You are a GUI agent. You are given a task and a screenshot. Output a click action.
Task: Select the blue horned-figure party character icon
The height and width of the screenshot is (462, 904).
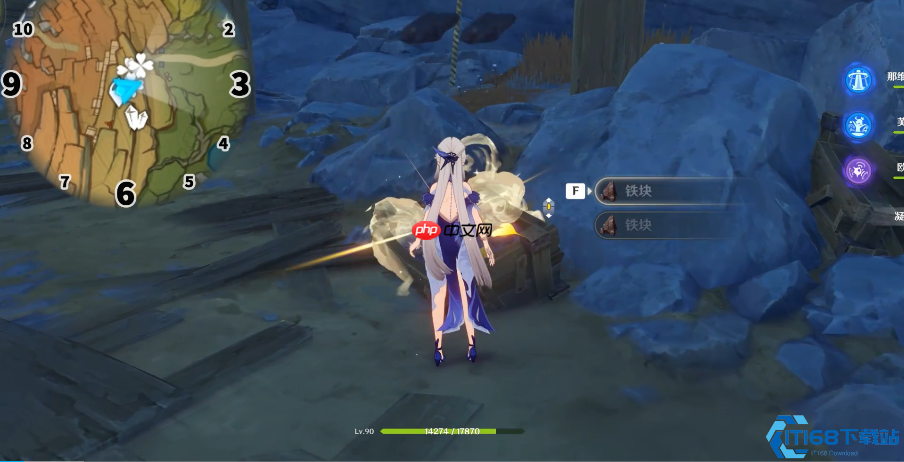(x=858, y=125)
